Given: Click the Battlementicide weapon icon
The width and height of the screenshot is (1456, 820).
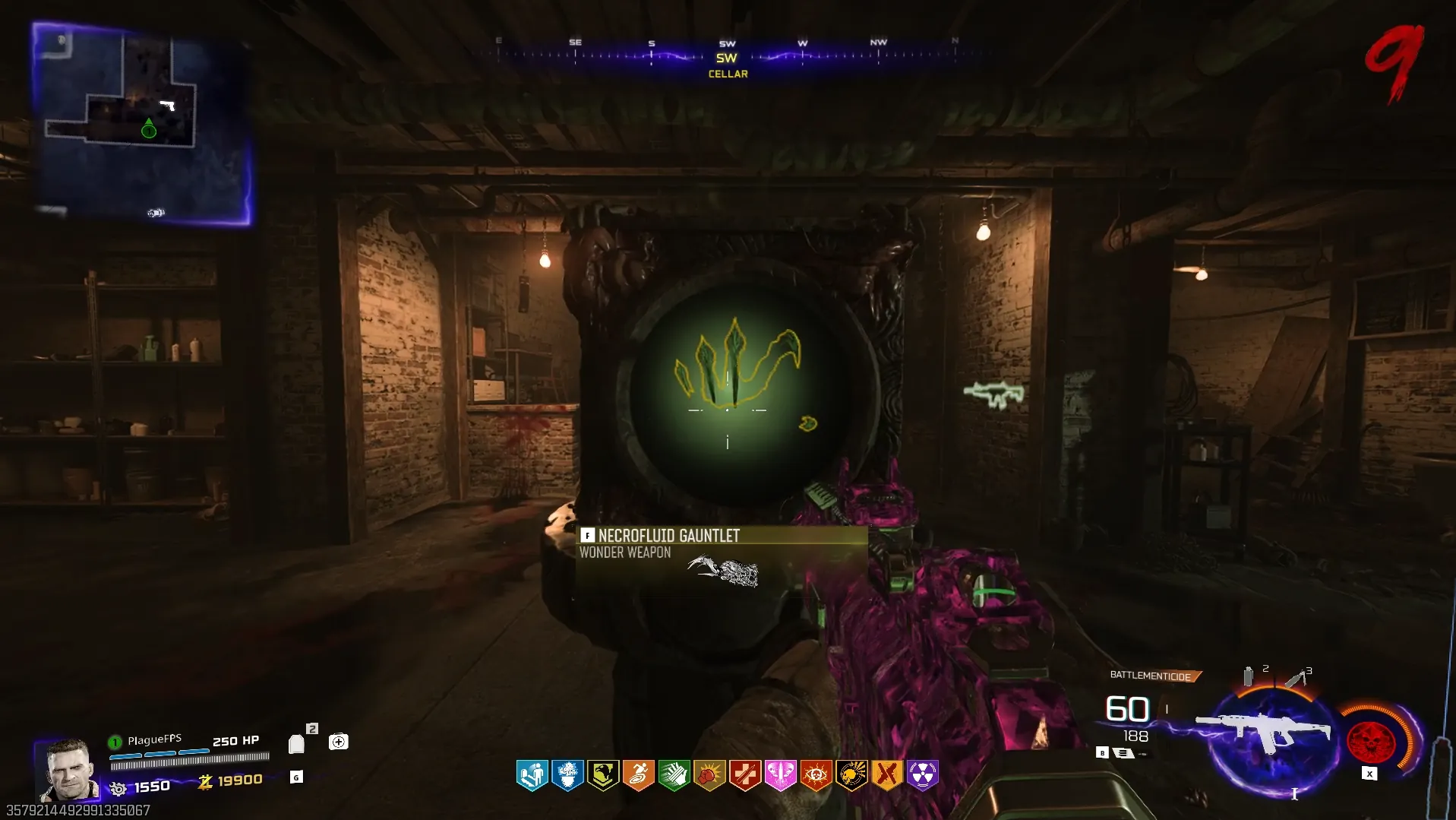Looking at the screenshot, I should [1263, 733].
